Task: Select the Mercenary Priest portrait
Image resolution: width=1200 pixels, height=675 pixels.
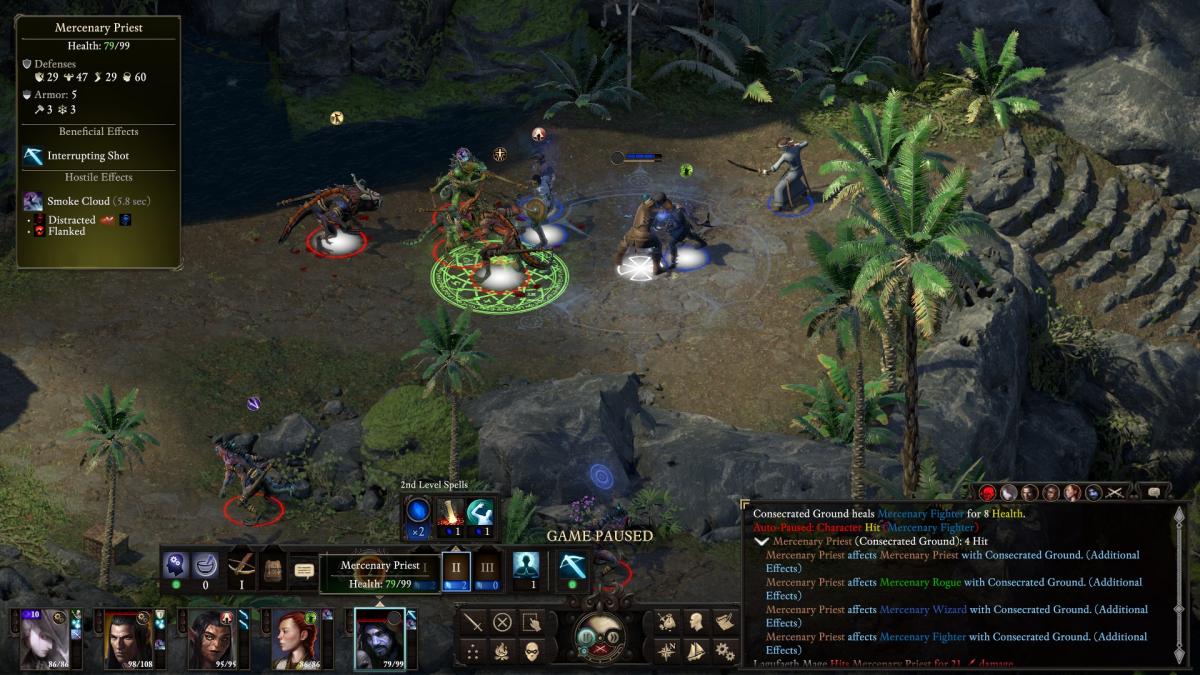Action: click(x=380, y=638)
